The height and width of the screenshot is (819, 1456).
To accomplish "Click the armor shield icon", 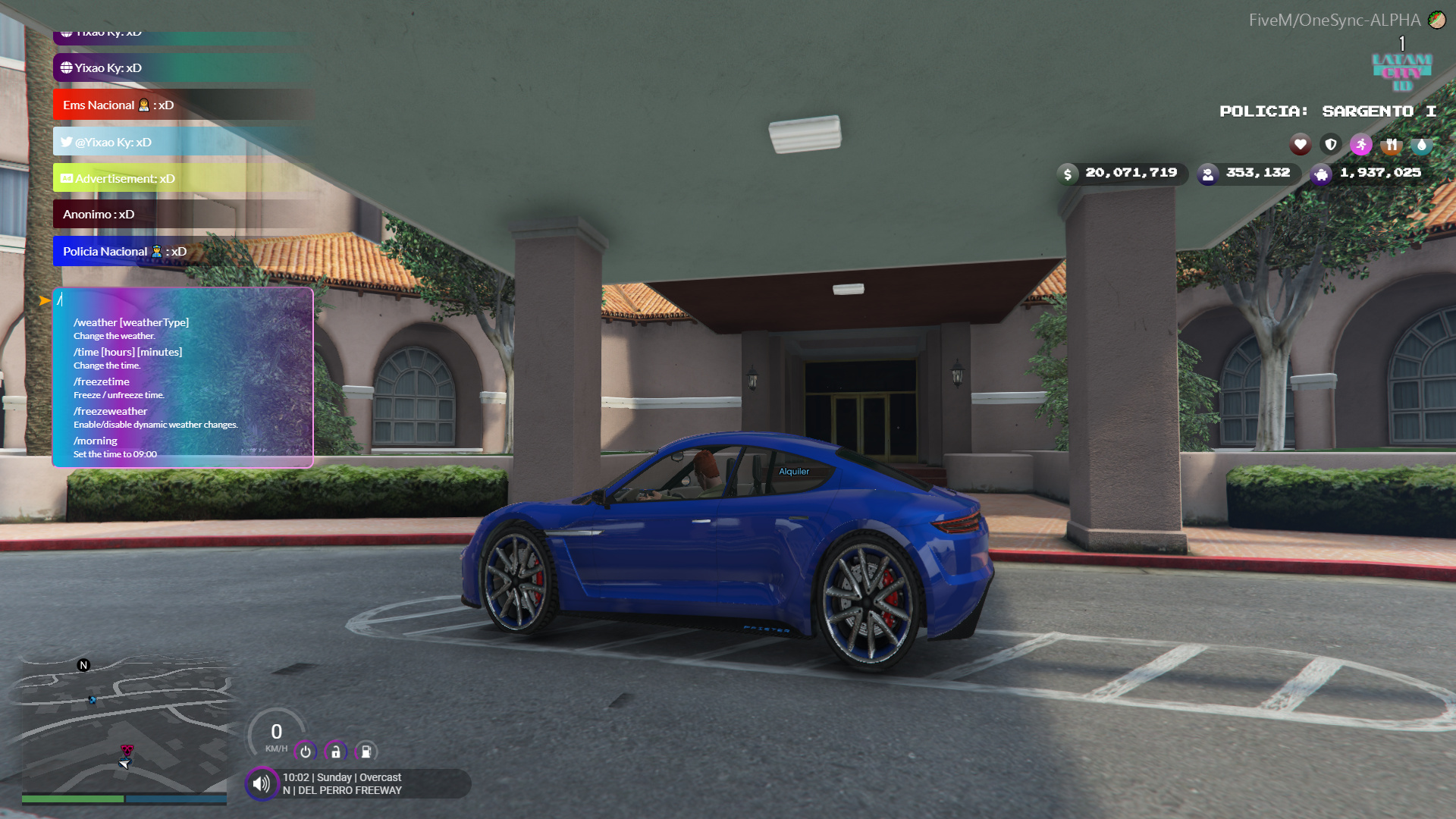I will coord(1330,144).
